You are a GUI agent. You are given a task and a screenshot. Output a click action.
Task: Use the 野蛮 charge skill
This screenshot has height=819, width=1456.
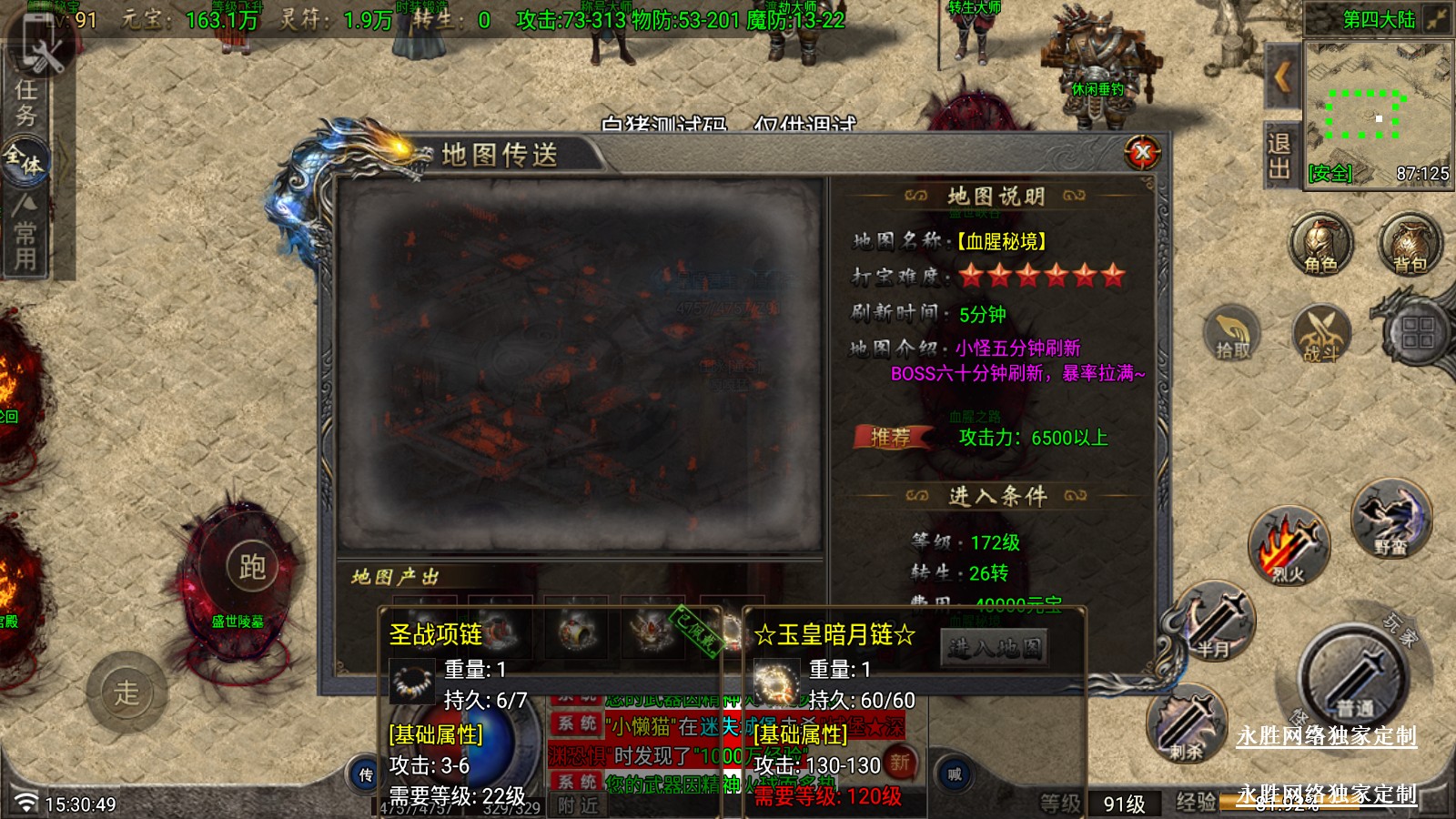1390,521
